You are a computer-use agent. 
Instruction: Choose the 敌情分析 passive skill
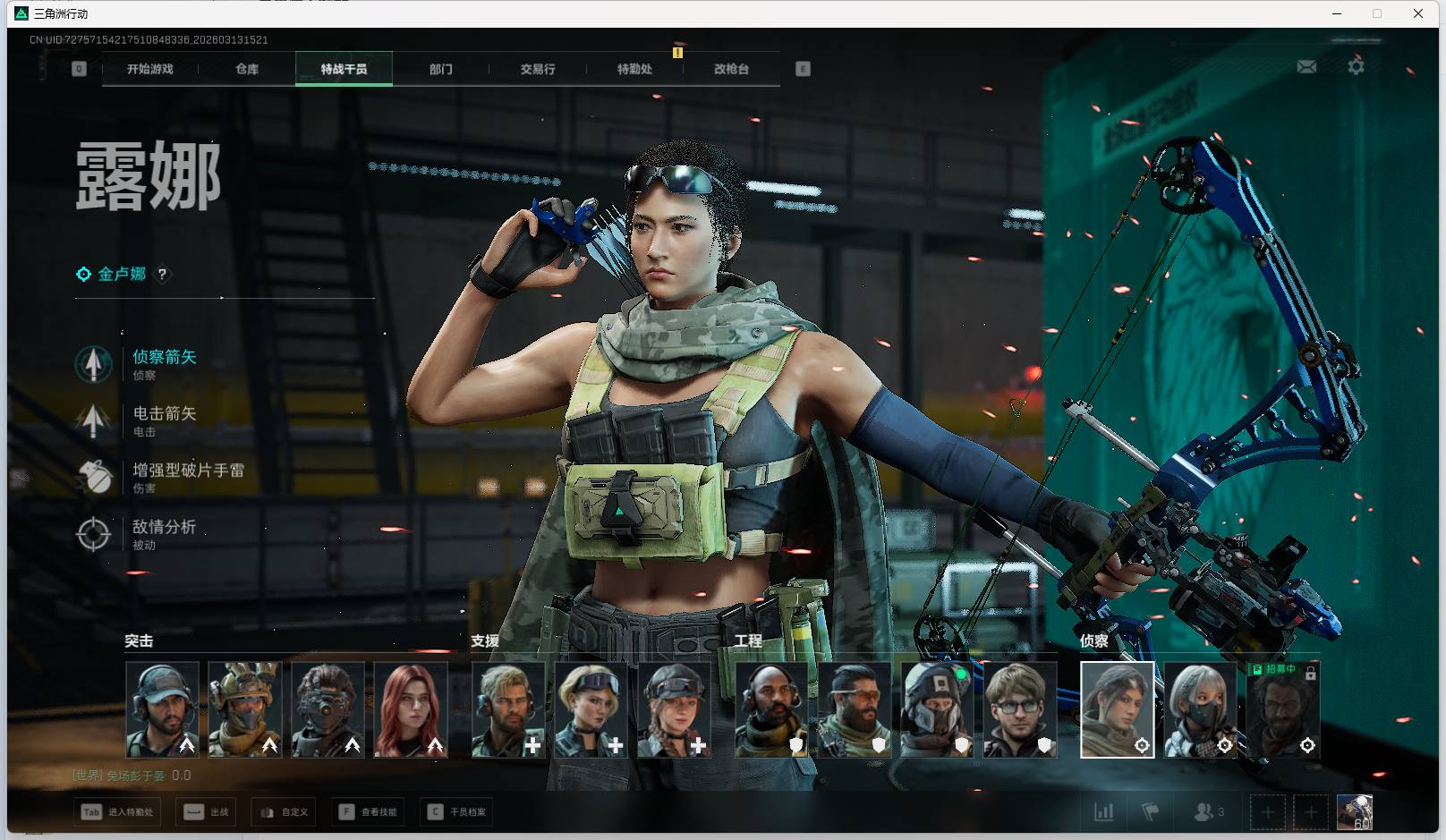[165, 528]
